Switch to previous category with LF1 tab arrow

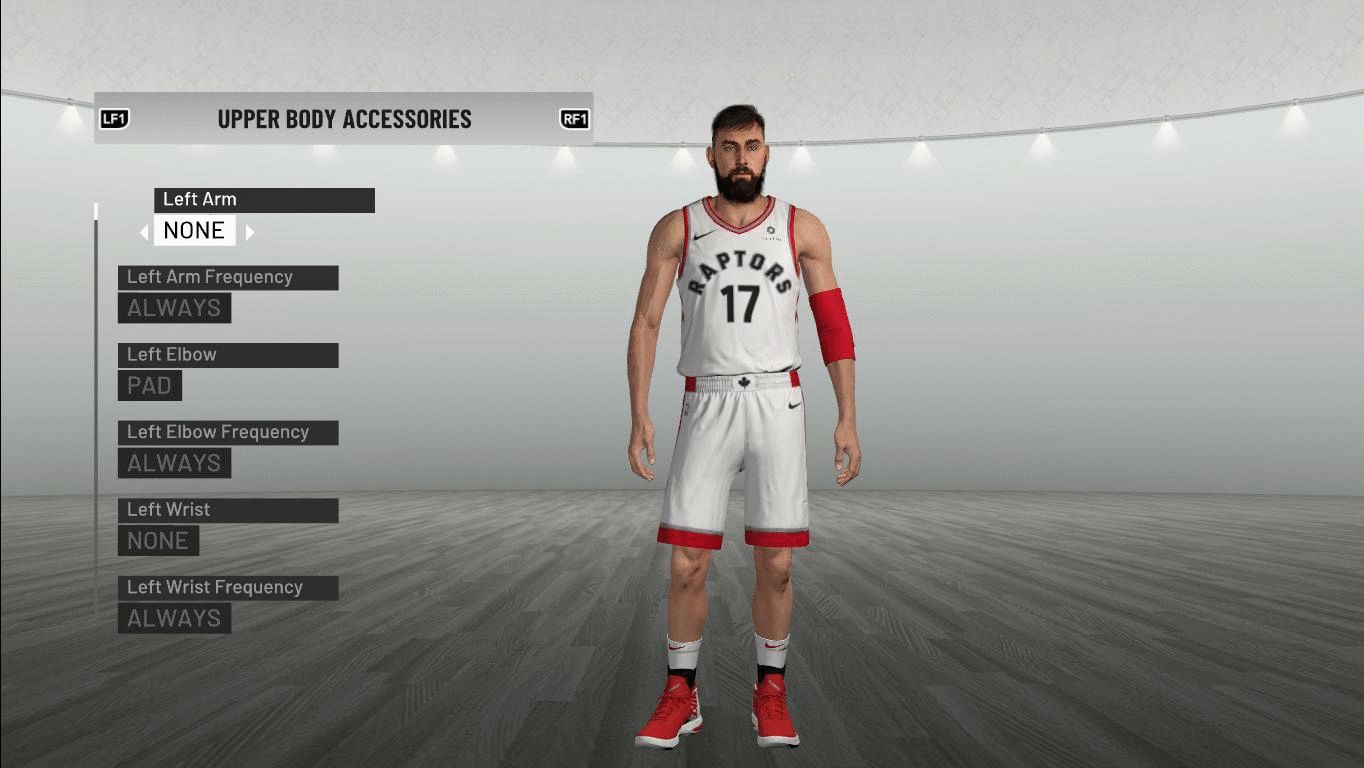coord(114,119)
